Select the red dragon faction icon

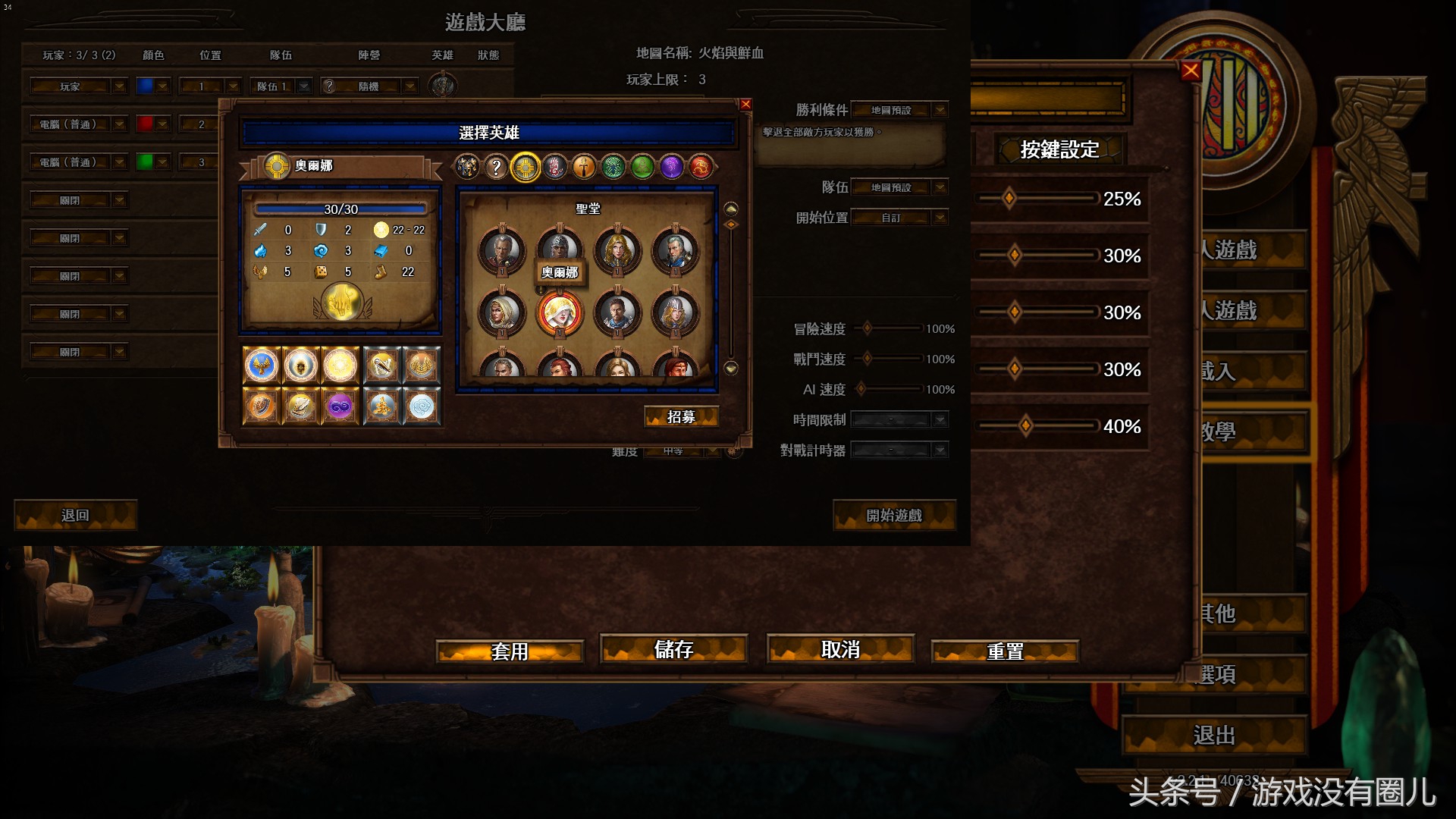[701, 168]
